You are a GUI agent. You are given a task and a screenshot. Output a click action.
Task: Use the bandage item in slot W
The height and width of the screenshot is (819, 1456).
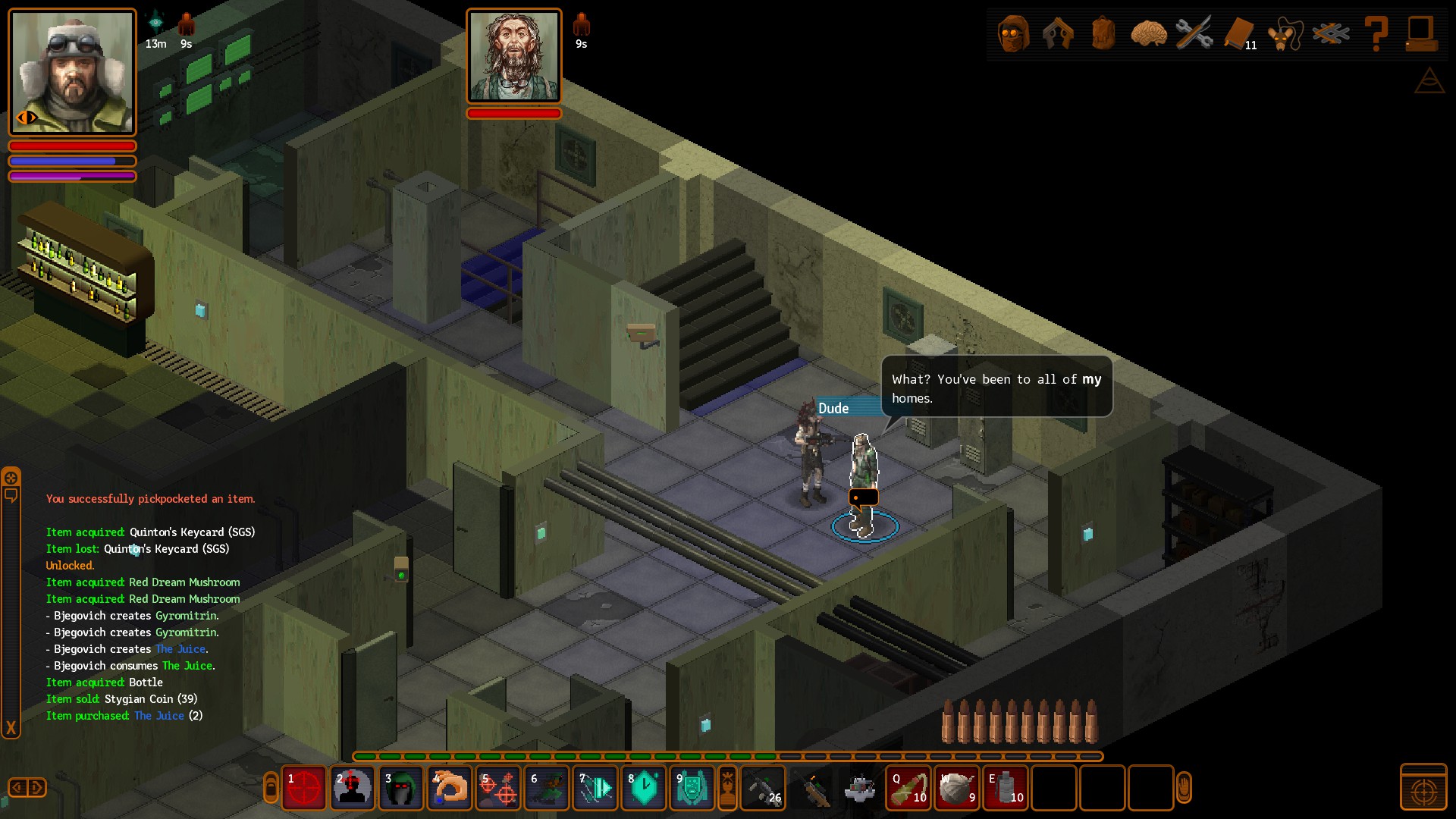pos(957,789)
